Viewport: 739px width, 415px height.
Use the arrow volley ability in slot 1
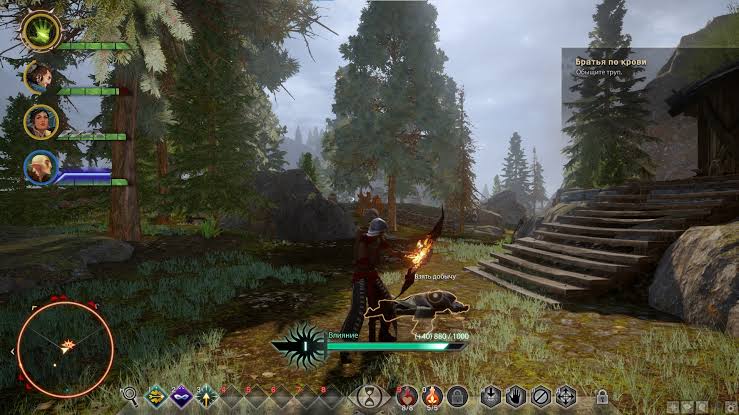pyautogui.click(x=155, y=397)
